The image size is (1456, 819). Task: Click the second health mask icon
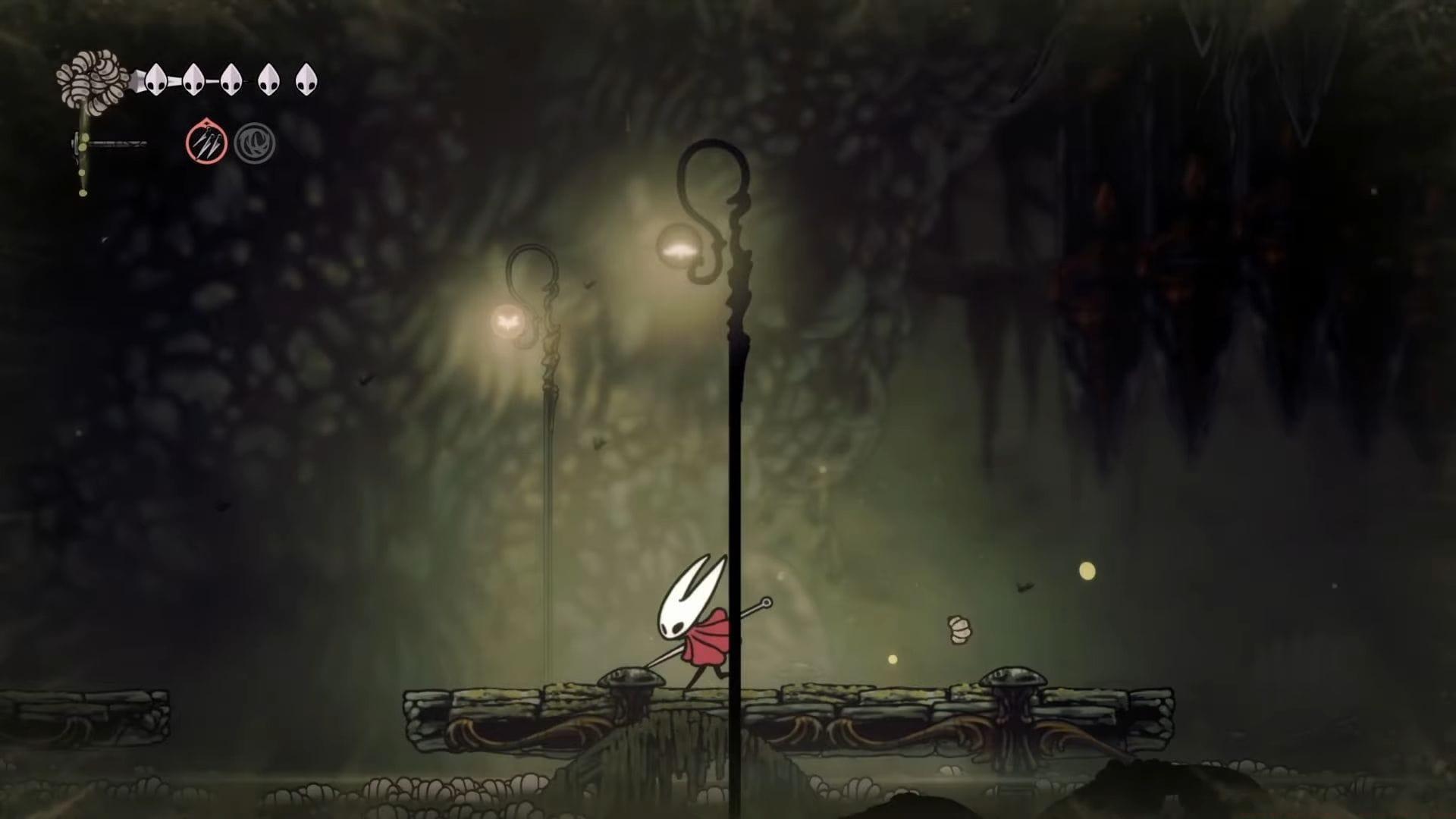click(194, 79)
